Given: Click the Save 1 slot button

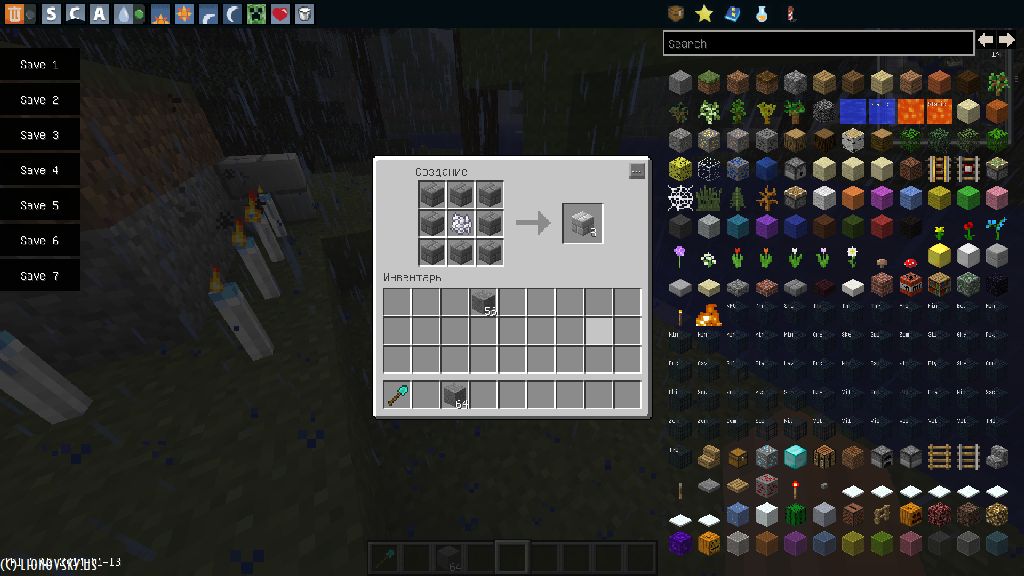Looking at the screenshot, I should (x=39, y=65).
